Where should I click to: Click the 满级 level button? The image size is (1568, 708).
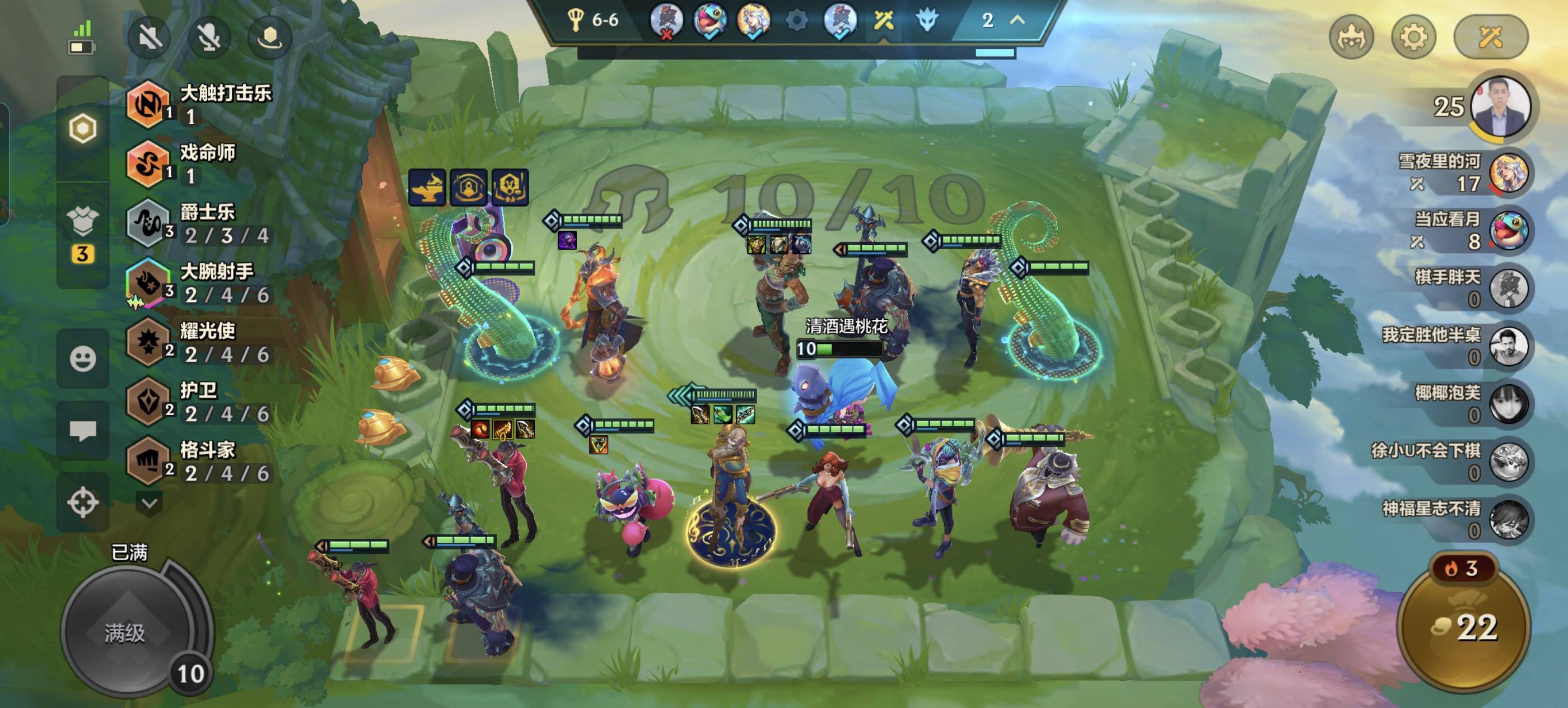(x=125, y=633)
